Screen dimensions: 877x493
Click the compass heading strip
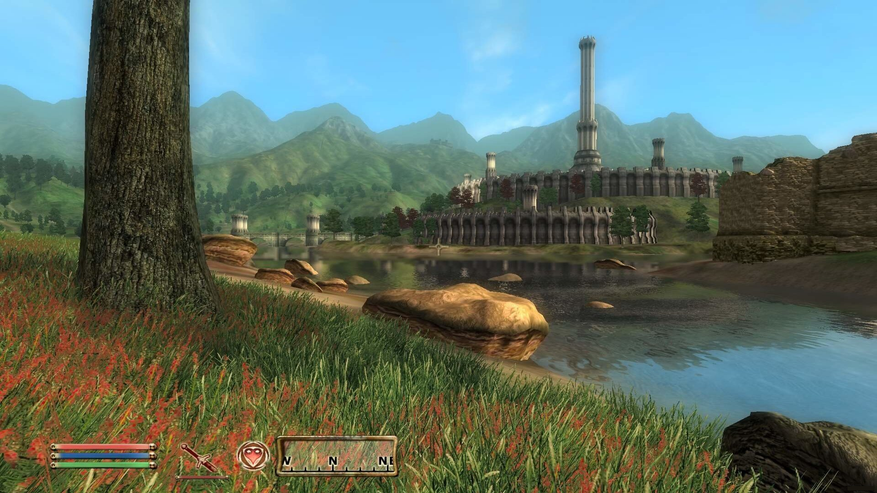[336, 456]
